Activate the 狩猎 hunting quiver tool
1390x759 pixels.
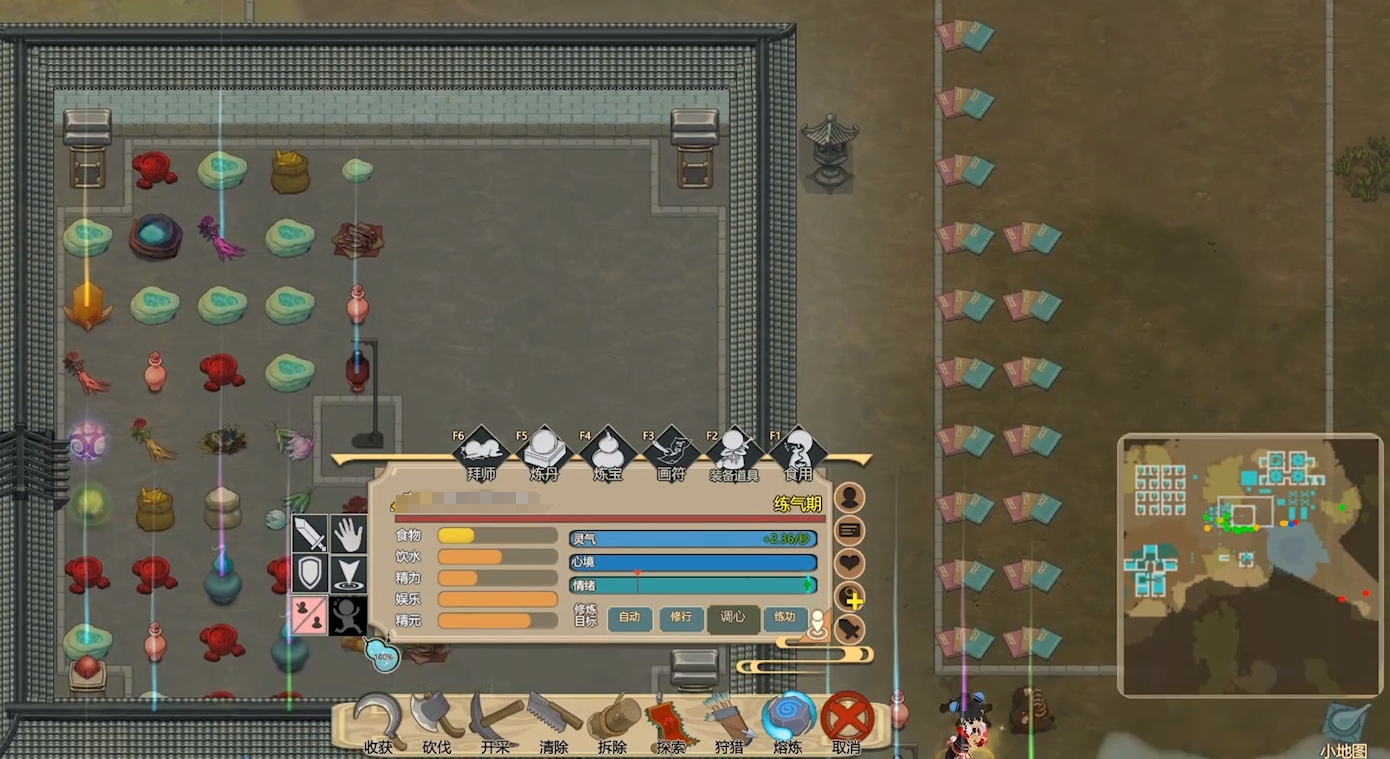729,722
